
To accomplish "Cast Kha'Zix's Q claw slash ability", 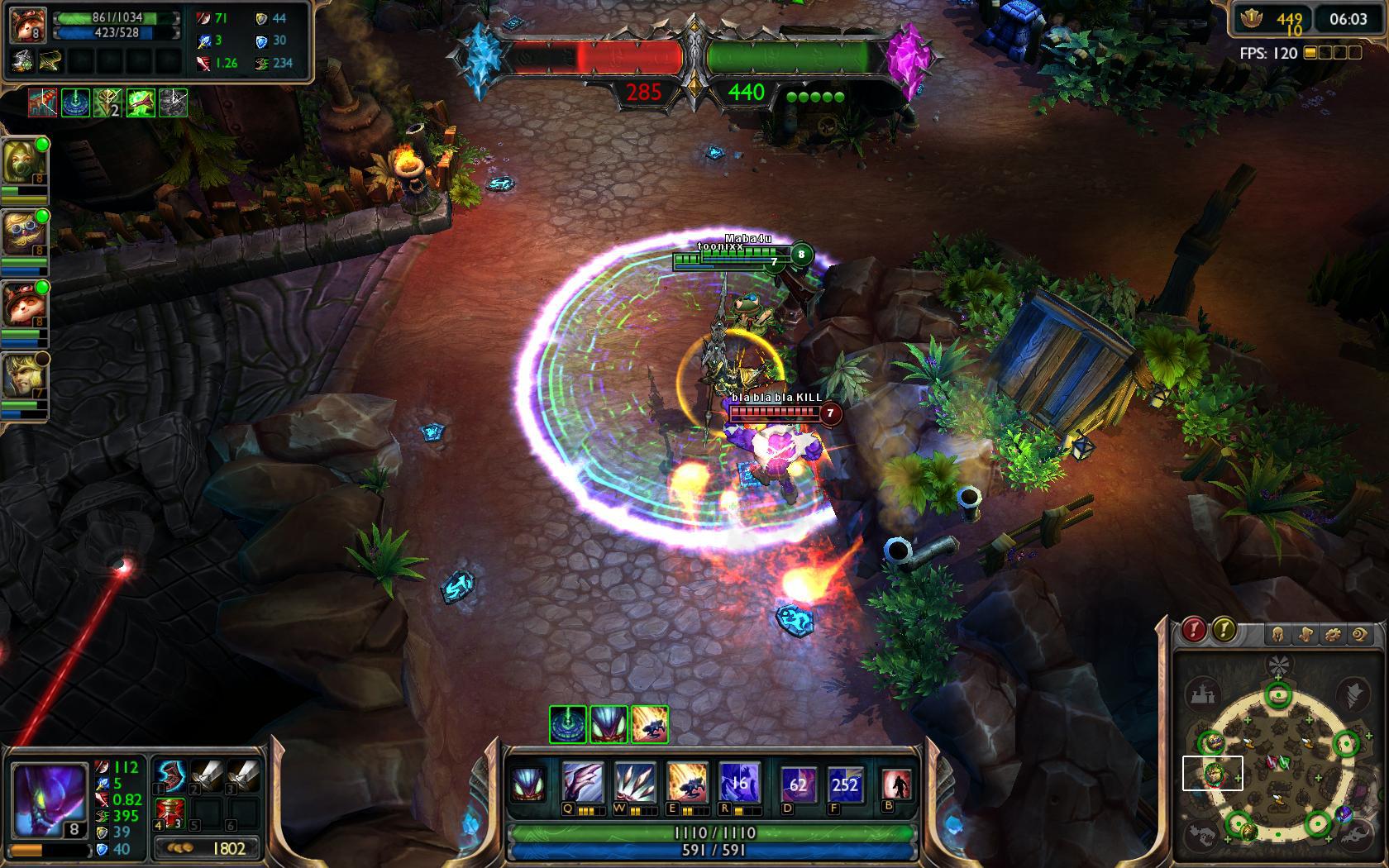I will 583,782.
